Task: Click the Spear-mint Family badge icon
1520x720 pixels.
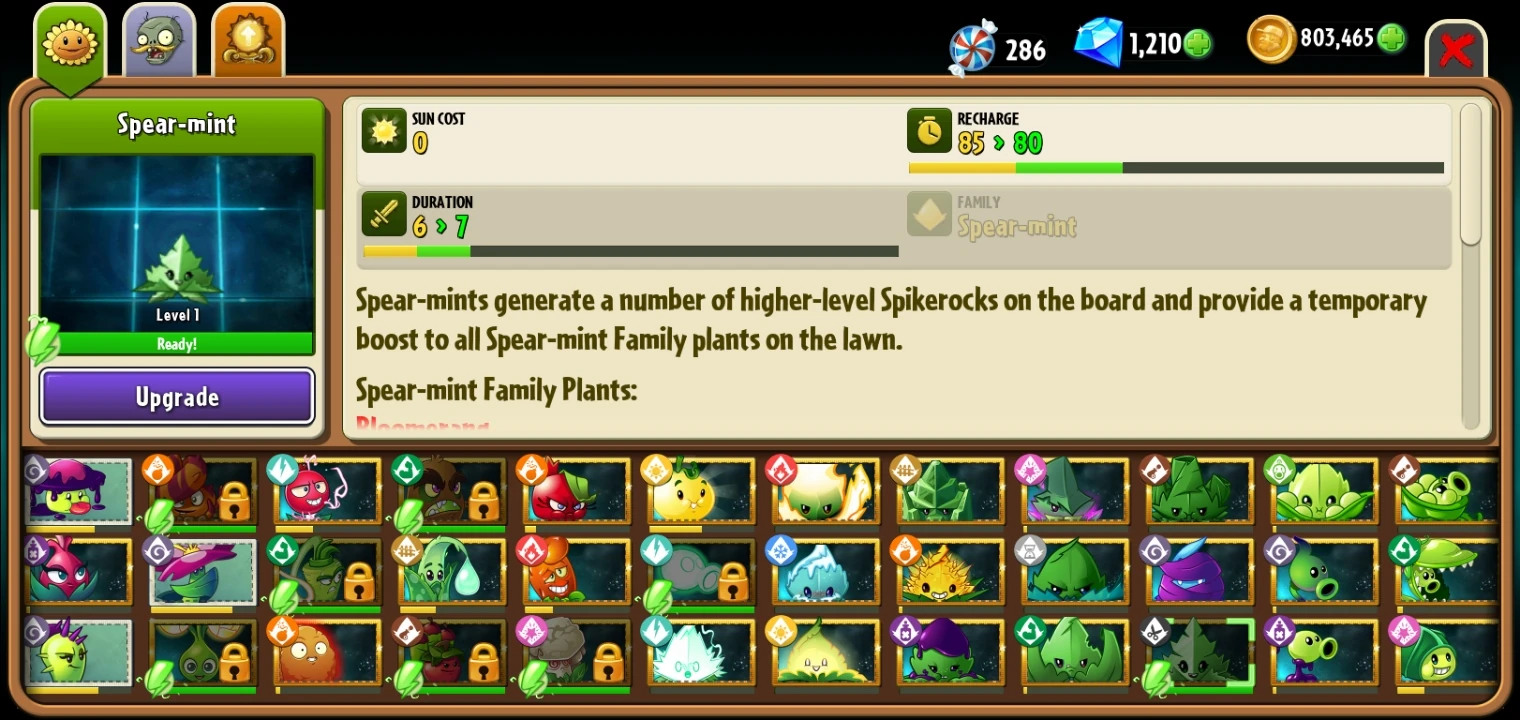Action: coord(929,214)
